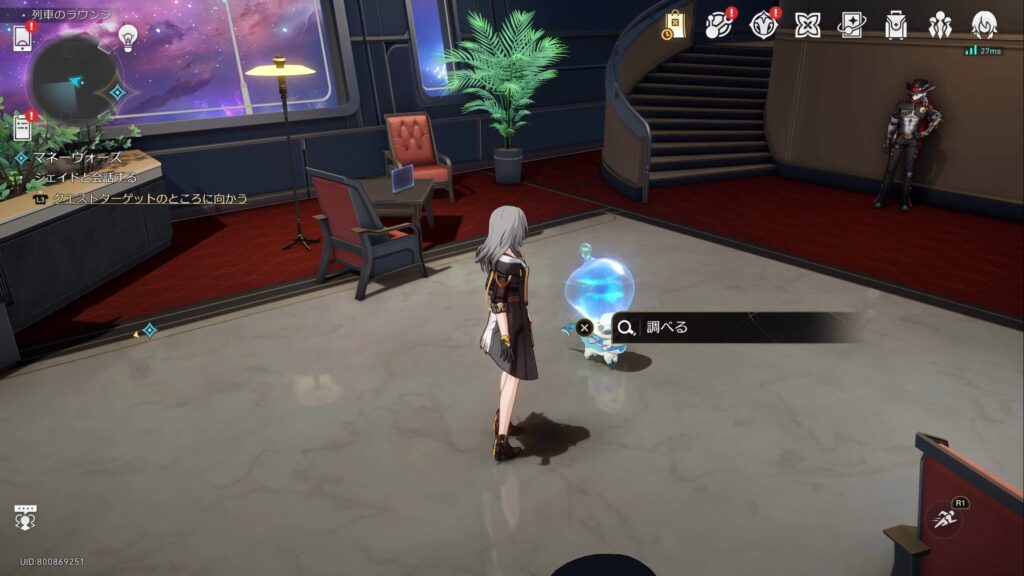Open the backpack inventory
Image resolution: width=1024 pixels, height=576 pixels.
pos(895,26)
